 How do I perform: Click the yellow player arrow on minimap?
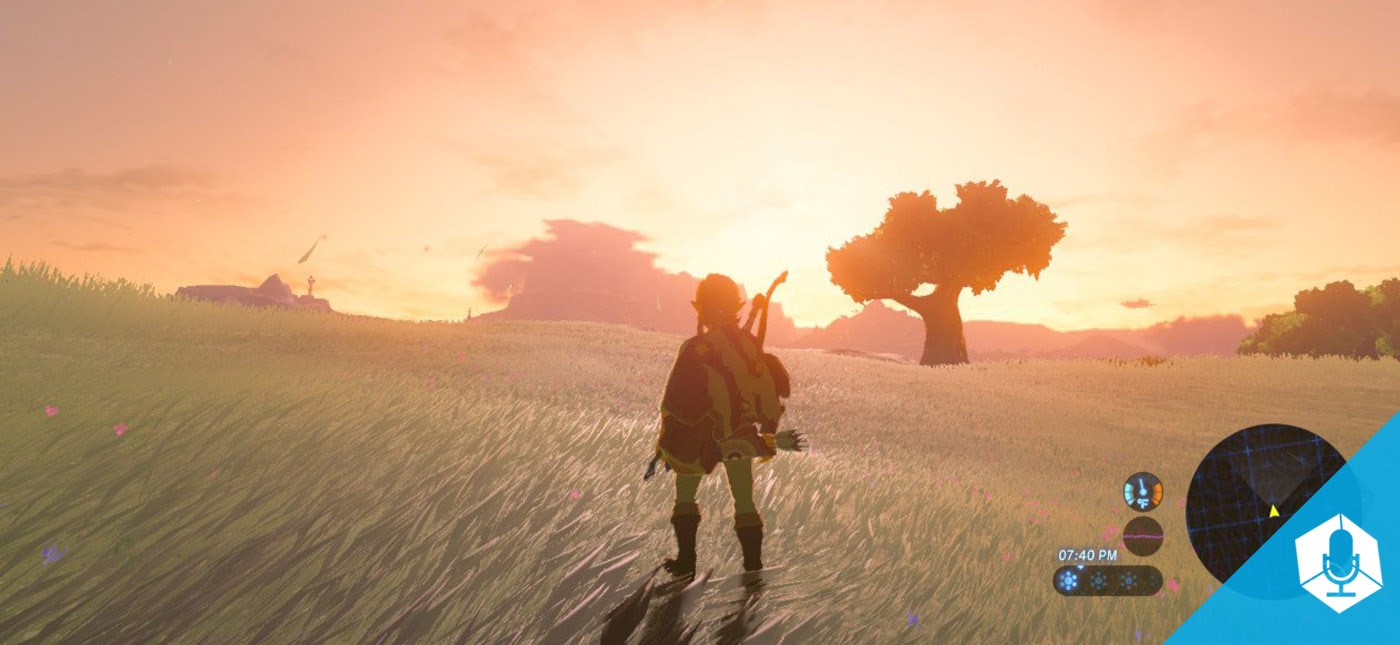pos(1274,511)
